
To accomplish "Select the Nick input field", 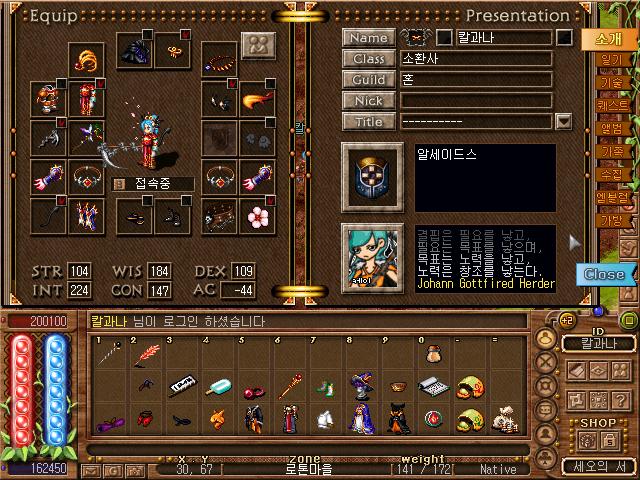I will click(476, 101).
